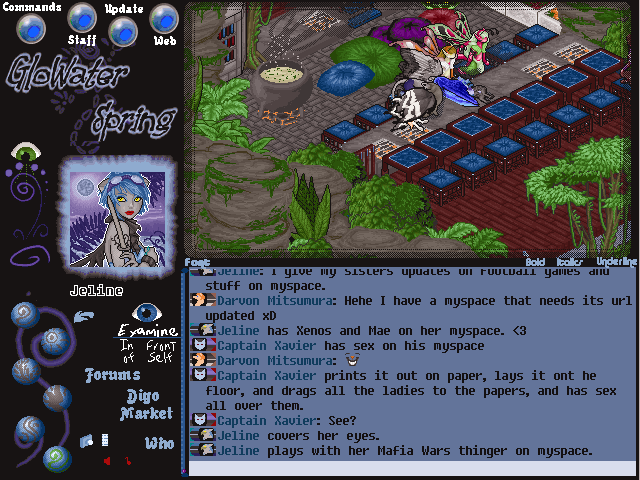This screenshot has width=640, height=480.
Task: Show the Who player list
Action: click(159, 443)
